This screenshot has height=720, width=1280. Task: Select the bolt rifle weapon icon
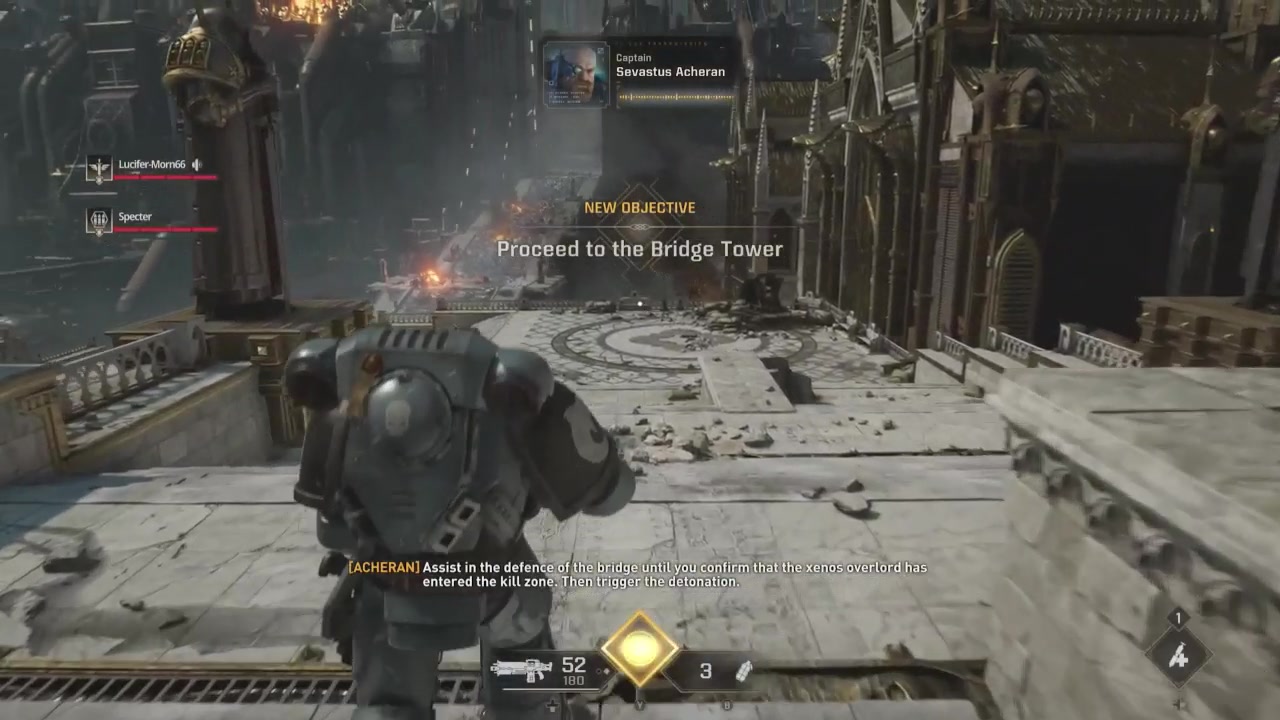521,669
